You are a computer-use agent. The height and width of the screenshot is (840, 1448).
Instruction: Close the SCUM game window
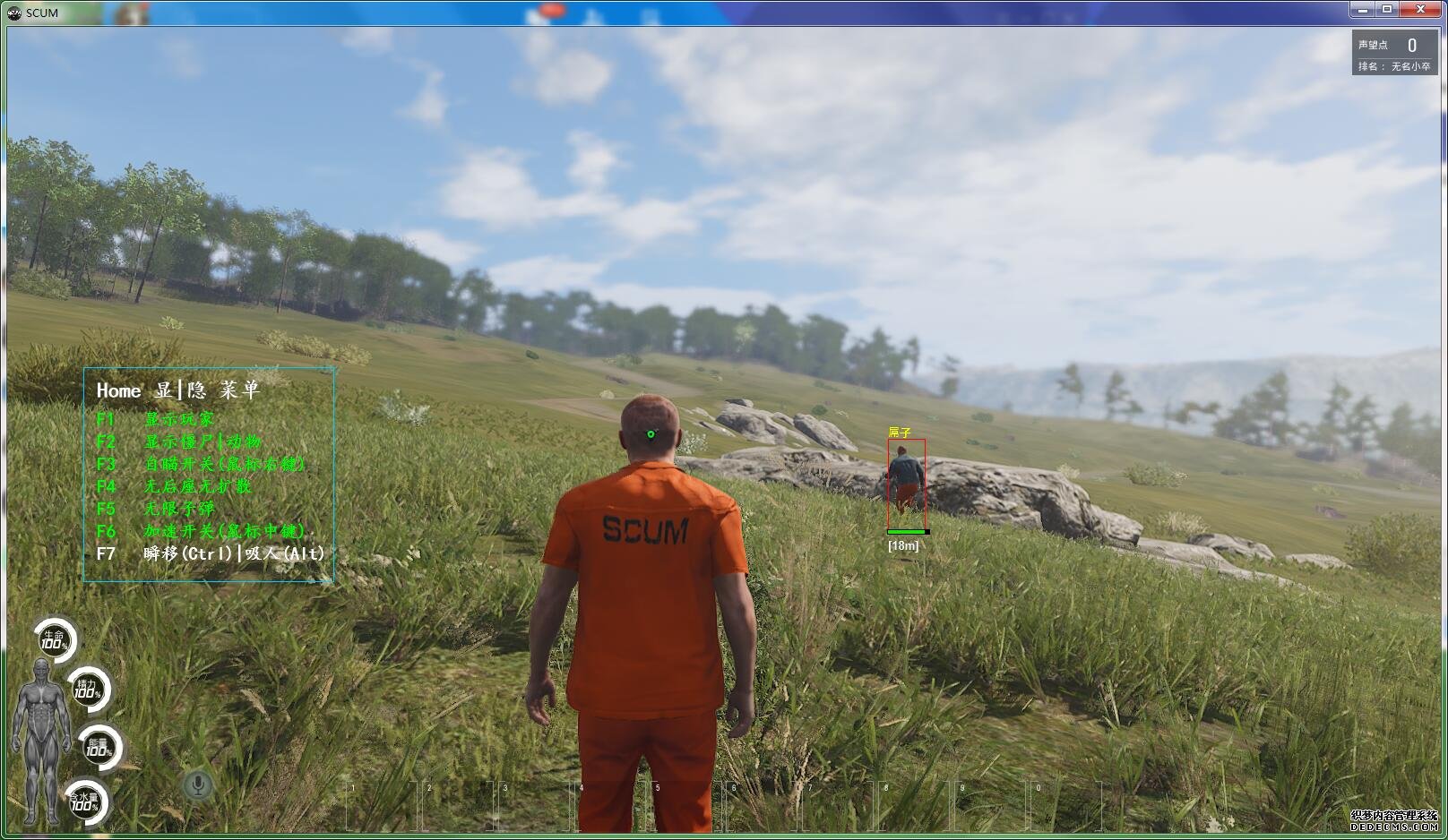coord(1420,9)
